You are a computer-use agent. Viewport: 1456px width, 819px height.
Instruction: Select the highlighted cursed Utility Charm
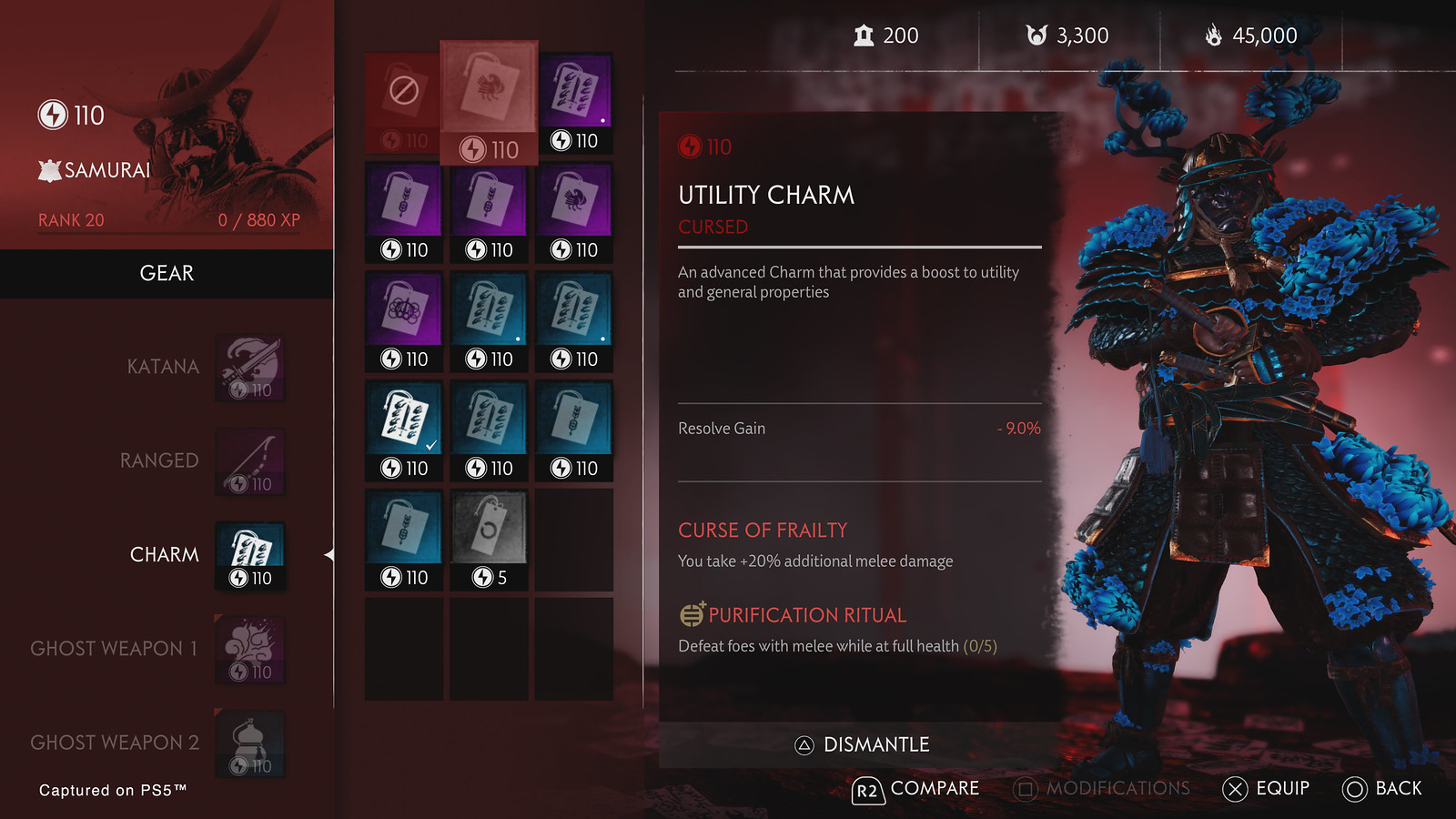tap(489, 102)
